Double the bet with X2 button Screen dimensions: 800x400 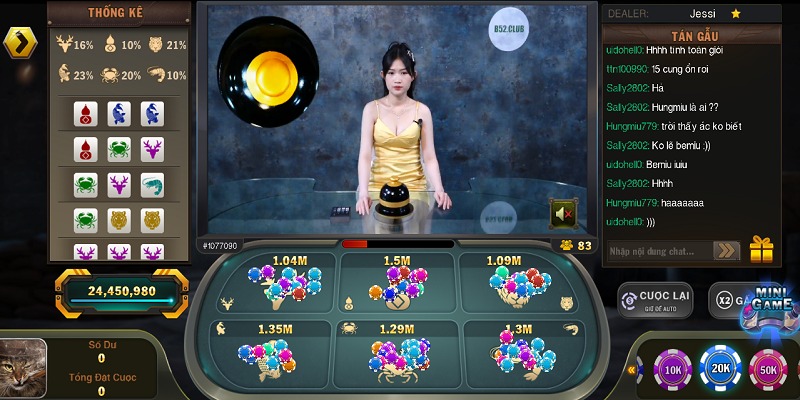pos(726,300)
